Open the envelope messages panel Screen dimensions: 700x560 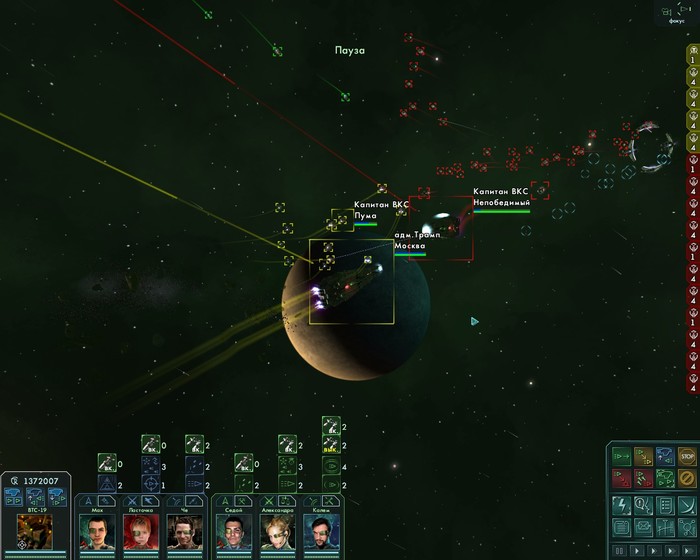pos(642,527)
